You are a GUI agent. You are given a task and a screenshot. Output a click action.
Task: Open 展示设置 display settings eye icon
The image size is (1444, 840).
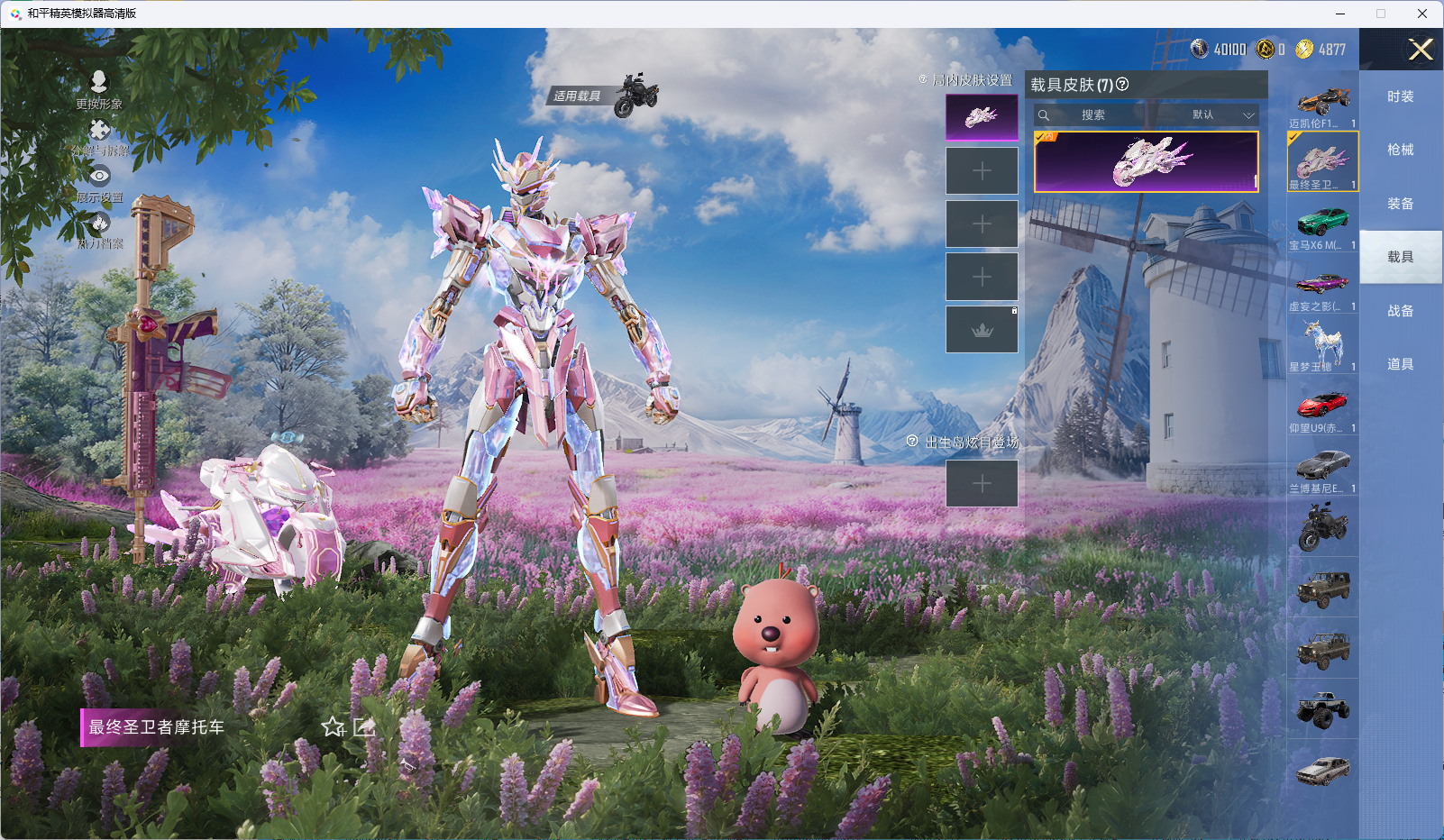pos(99,177)
